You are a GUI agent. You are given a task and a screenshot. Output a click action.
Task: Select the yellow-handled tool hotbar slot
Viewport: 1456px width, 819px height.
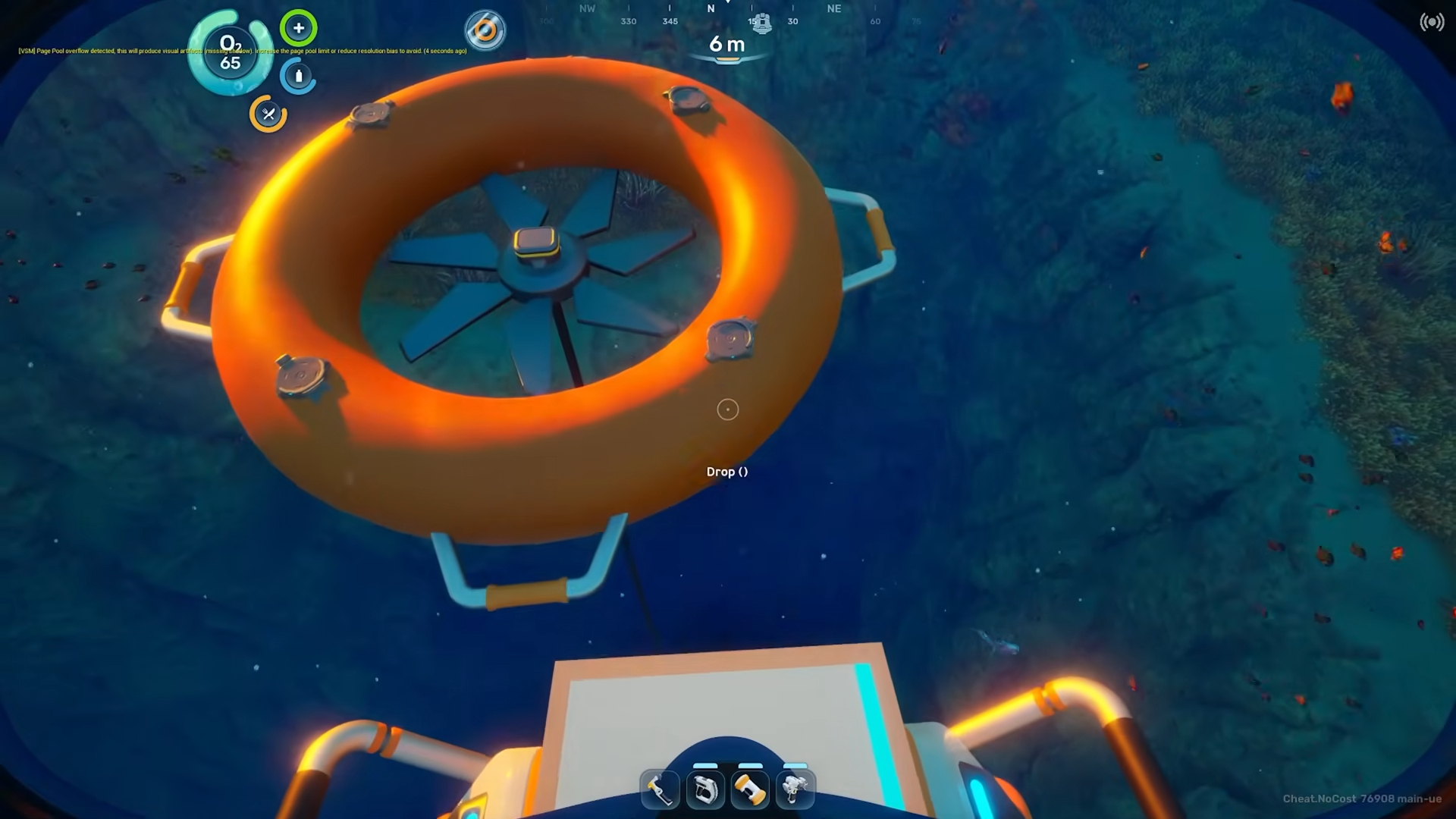(659, 790)
